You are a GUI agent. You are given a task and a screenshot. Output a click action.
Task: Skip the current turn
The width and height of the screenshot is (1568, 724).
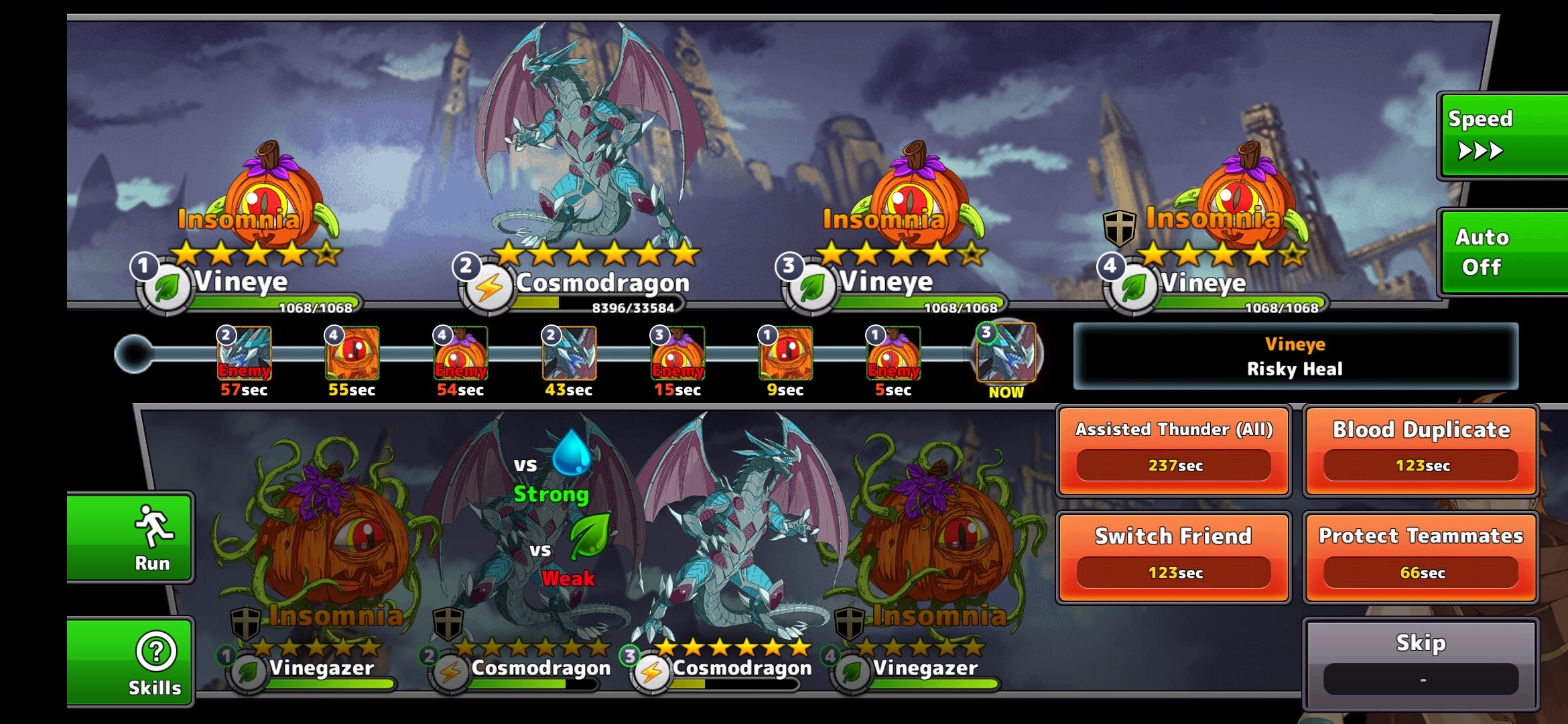click(1421, 664)
